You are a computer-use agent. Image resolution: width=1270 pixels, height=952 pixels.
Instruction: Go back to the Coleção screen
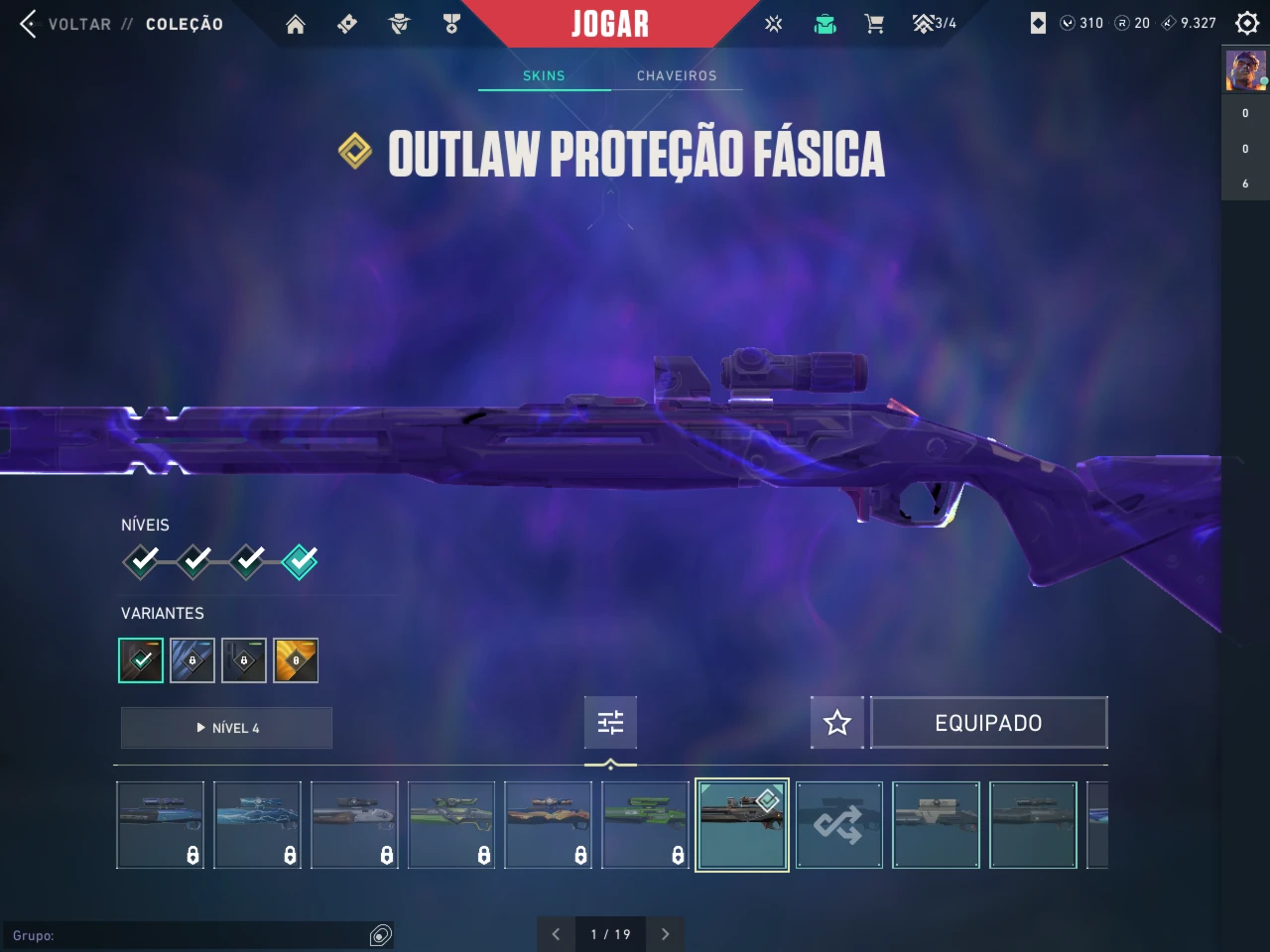click(119, 24)
